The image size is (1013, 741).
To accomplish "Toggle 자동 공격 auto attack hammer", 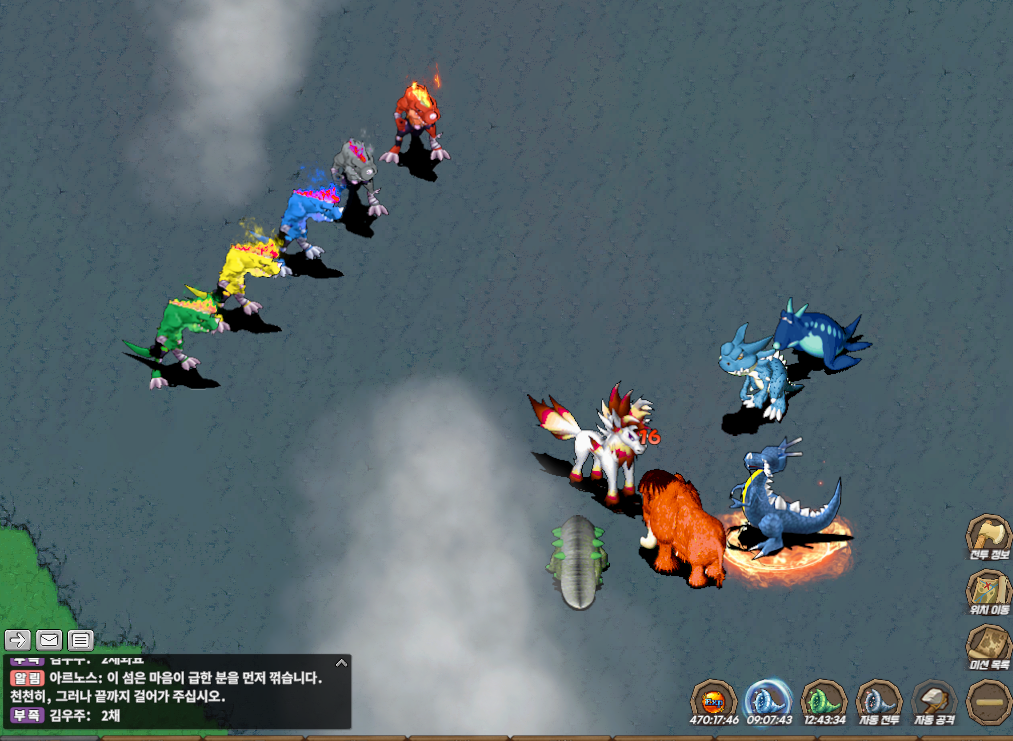I will [934, 700].
